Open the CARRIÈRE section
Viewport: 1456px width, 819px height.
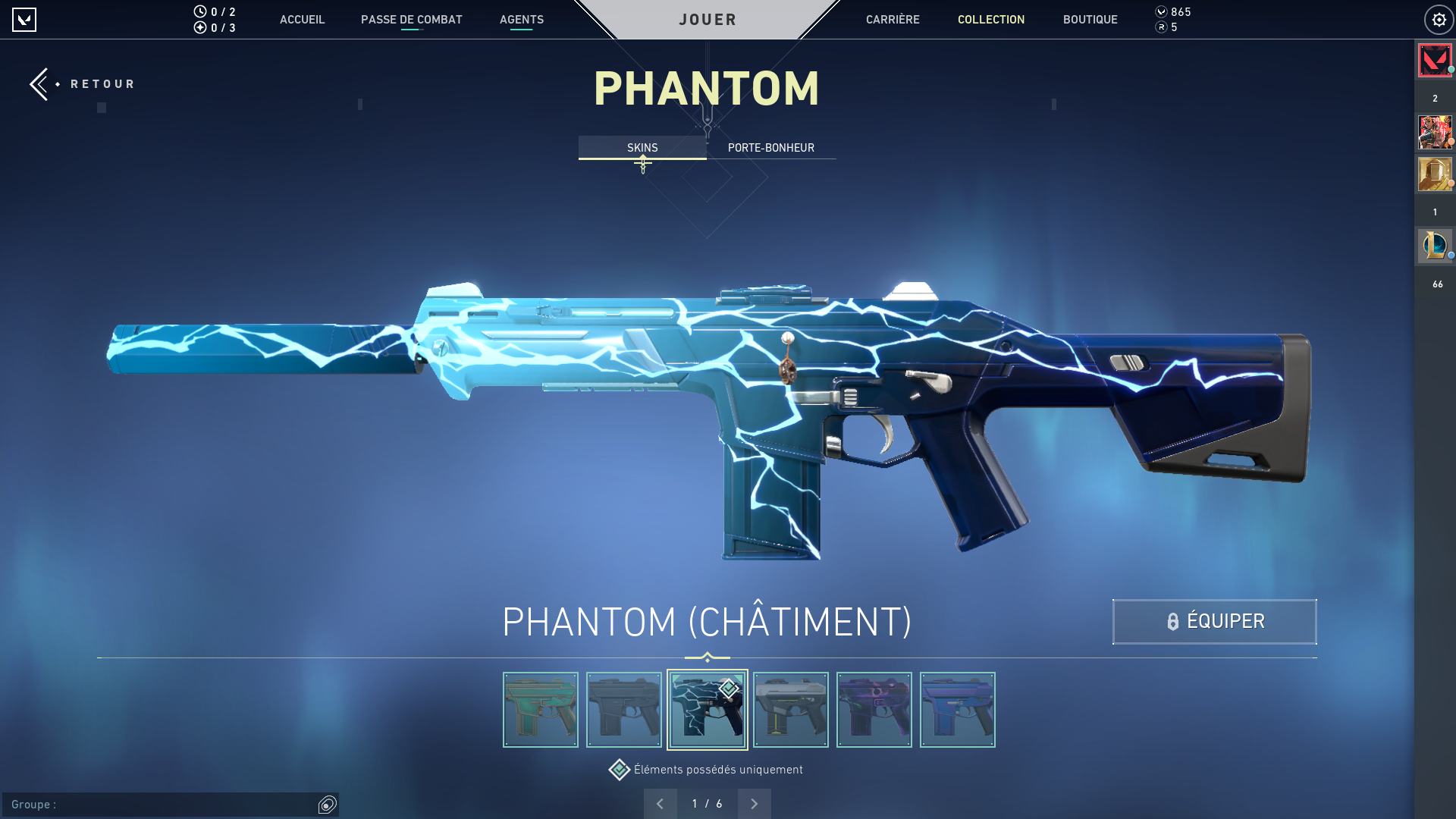(893, 20)
